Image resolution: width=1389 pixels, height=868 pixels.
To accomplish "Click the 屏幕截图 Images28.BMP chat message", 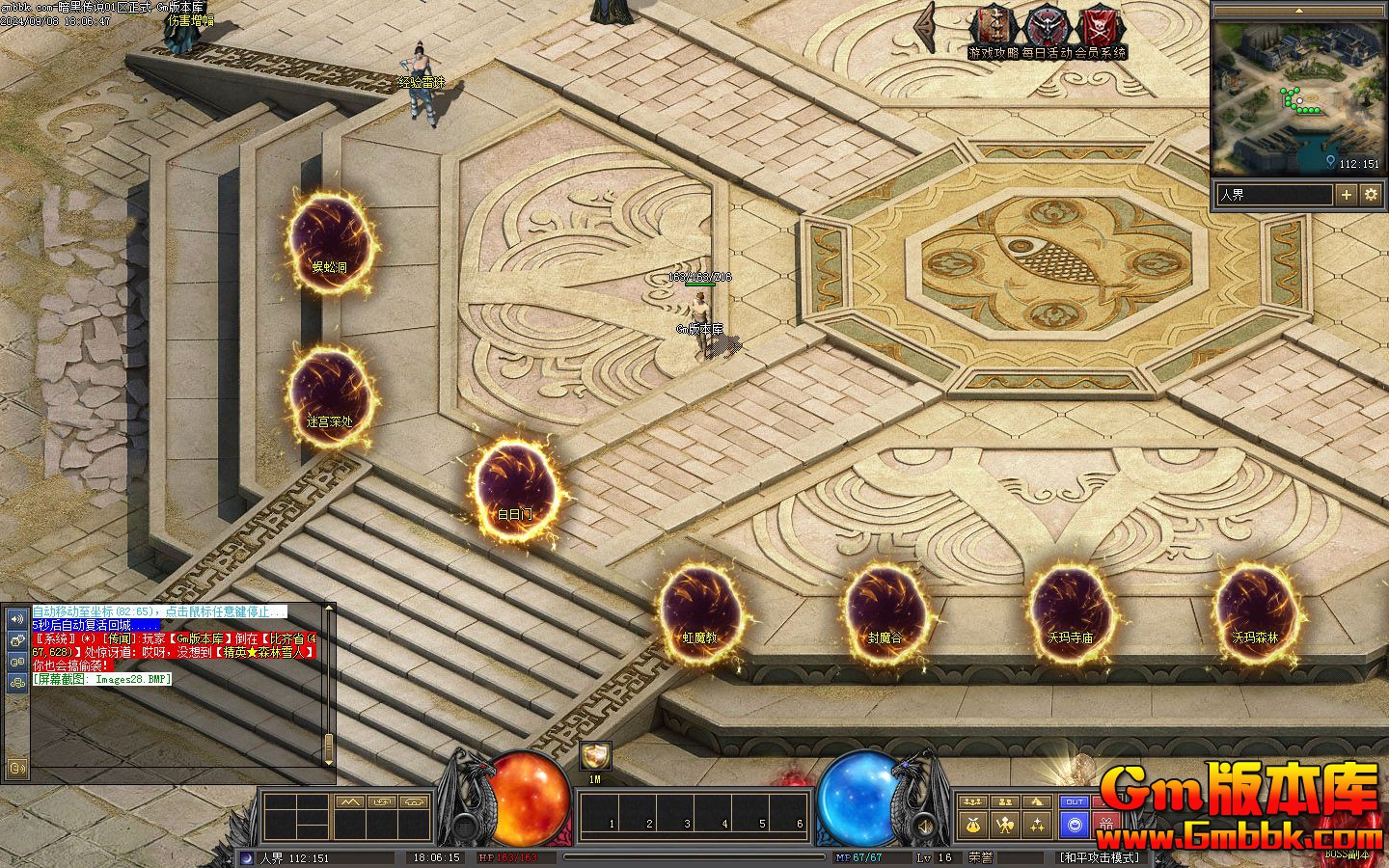I will (101, 679).
